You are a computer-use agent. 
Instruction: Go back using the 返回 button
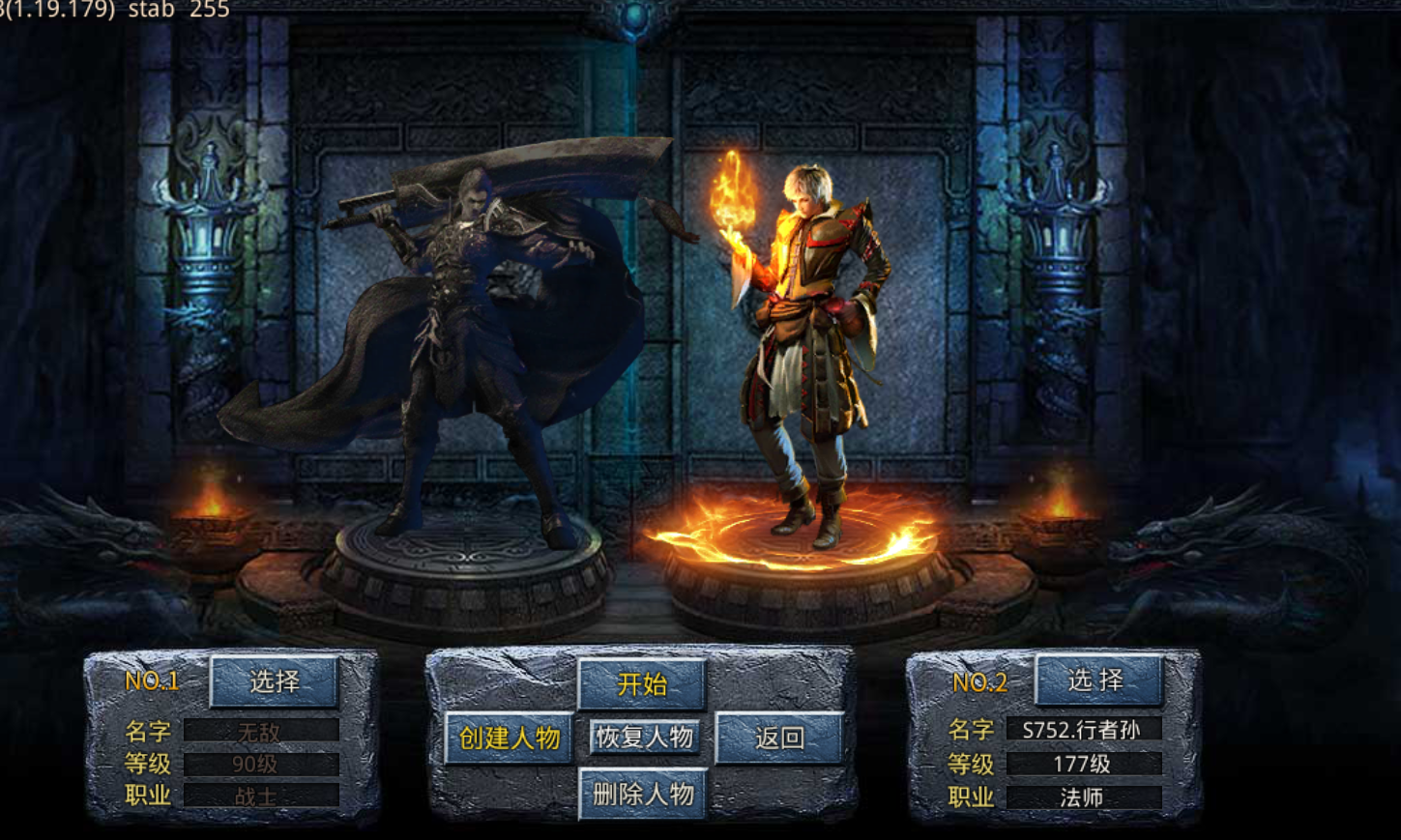point(779,739)
